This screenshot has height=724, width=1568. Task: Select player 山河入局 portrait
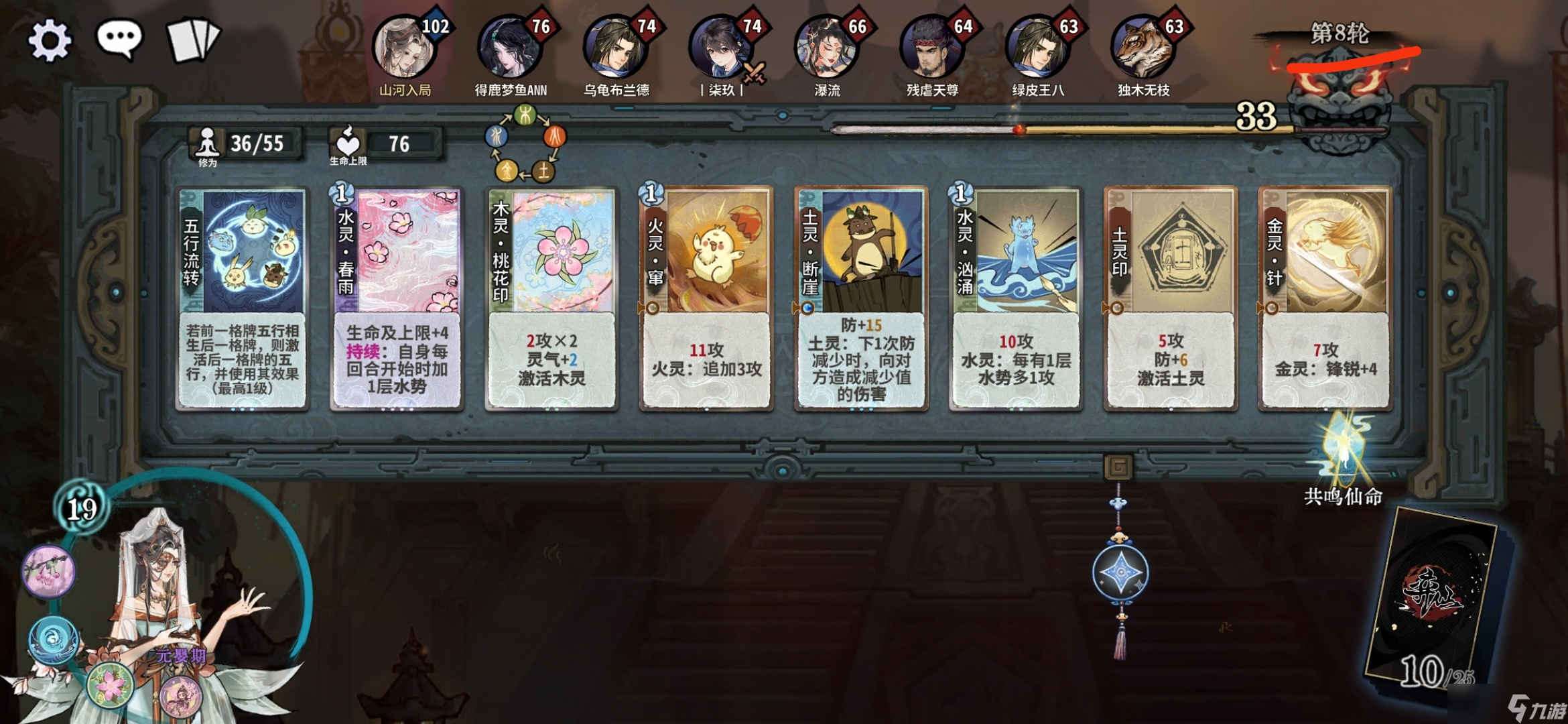click(x=405, y=48)
